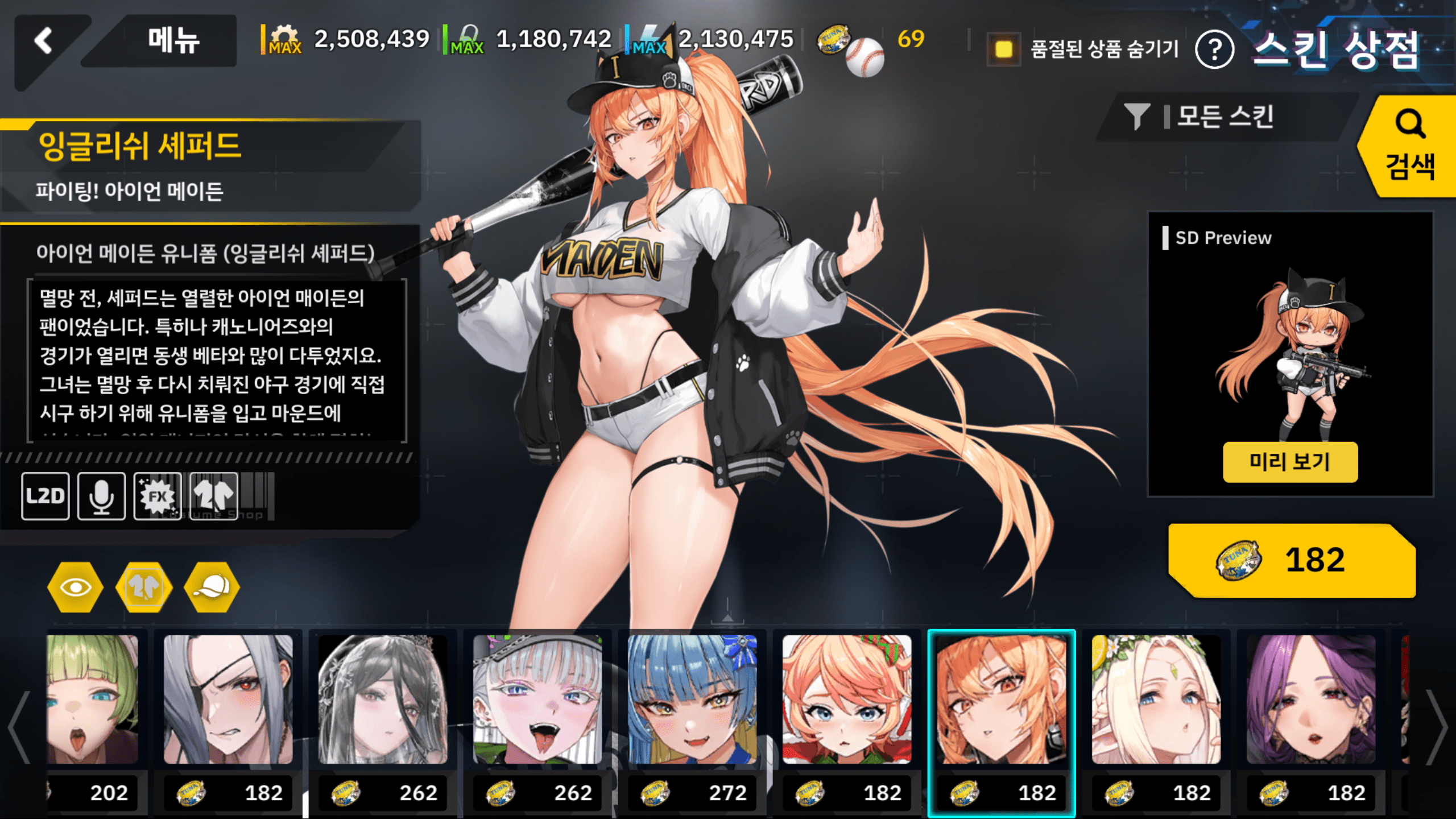Viewport: 1456px width, 819px height.
Task: Select the purple-haired skin thumbnail
Action: [x=1311, y=700]
